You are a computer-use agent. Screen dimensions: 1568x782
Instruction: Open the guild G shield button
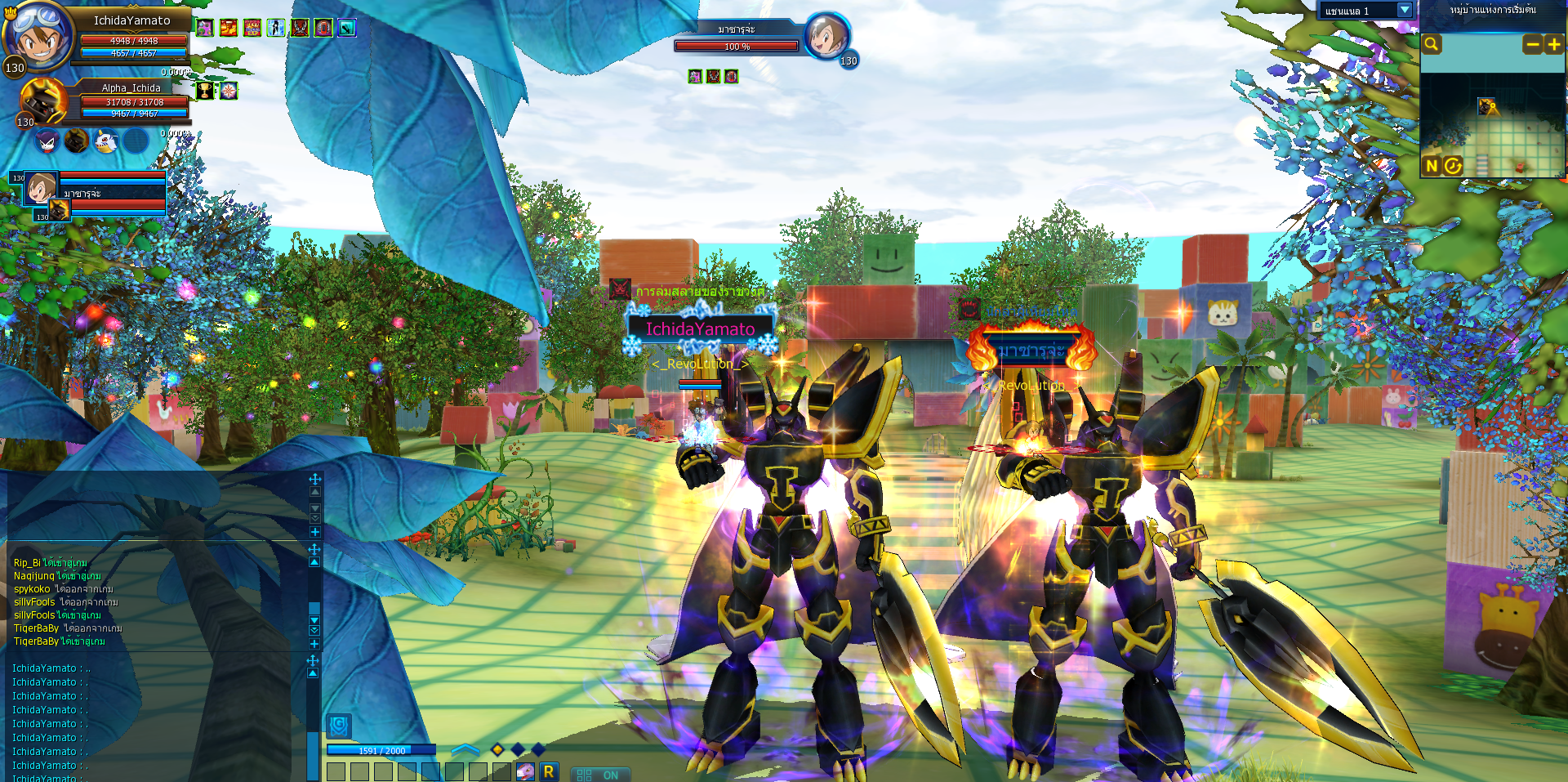coord(339,725)
